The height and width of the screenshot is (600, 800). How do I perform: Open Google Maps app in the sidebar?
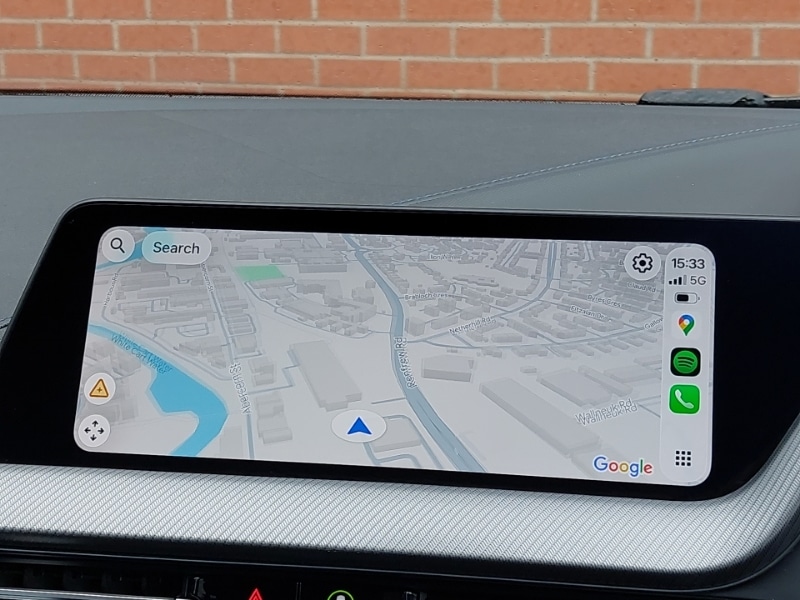coord(685,324)
